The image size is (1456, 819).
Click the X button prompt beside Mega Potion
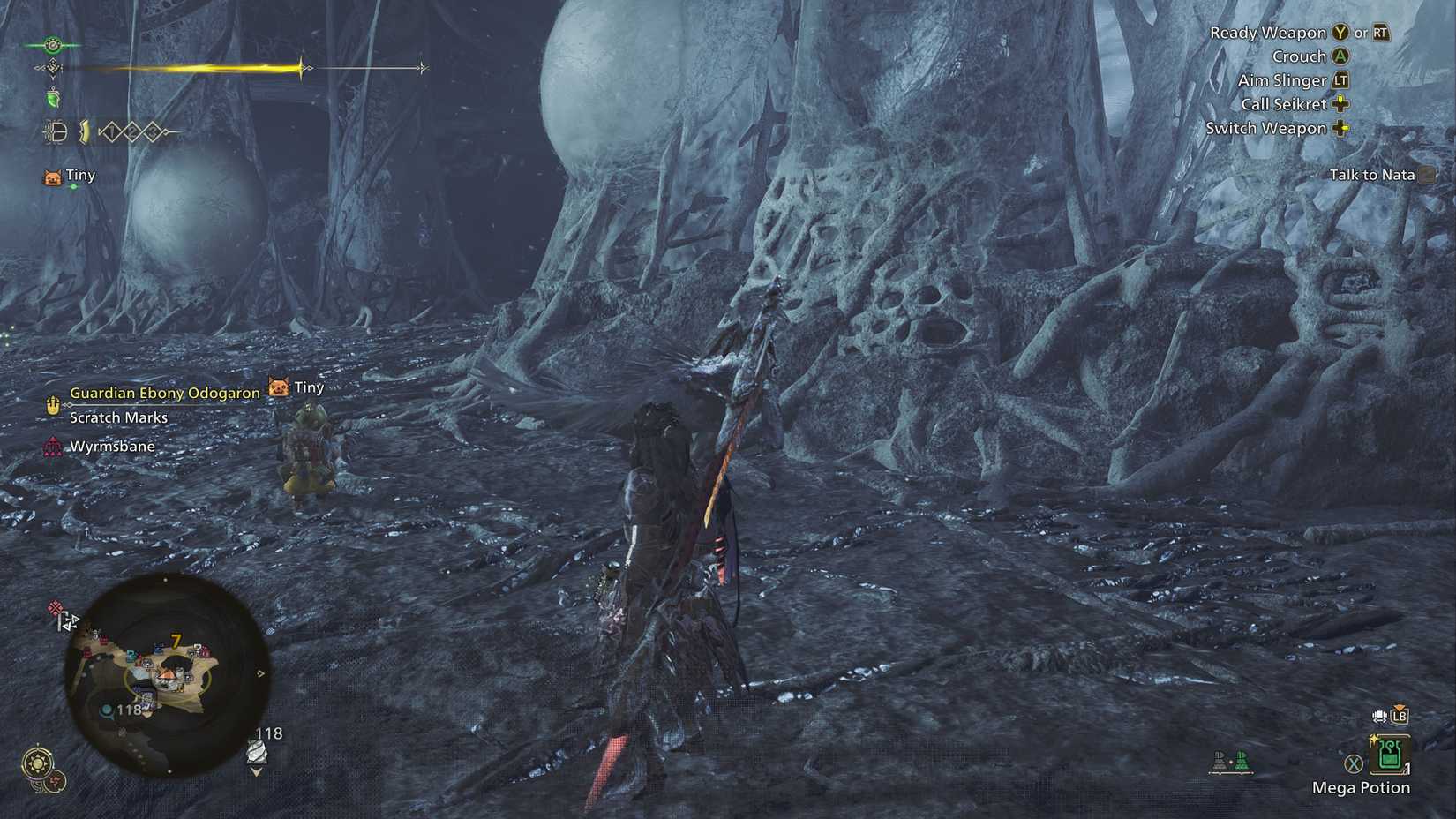click(1354, 763)
